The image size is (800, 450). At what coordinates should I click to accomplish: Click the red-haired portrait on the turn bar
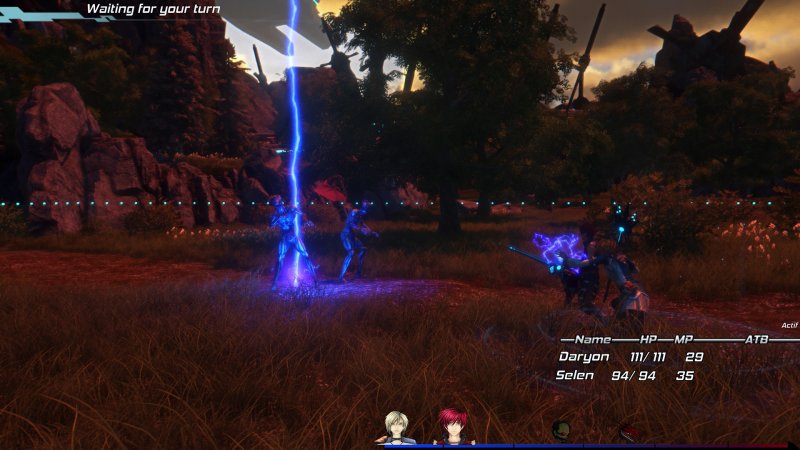coord(453,427)
